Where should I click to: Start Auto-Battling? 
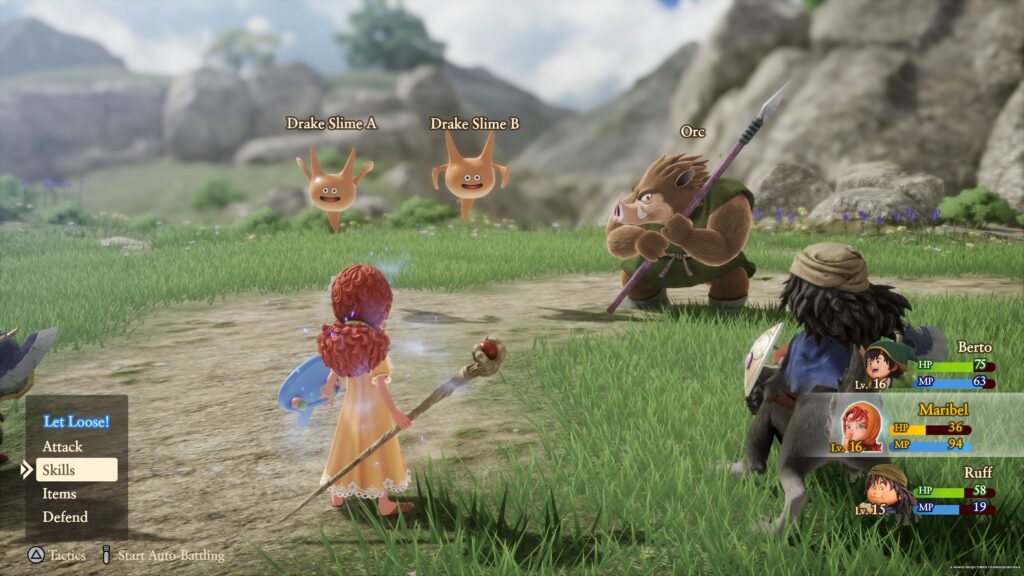[x=162, y=555]
